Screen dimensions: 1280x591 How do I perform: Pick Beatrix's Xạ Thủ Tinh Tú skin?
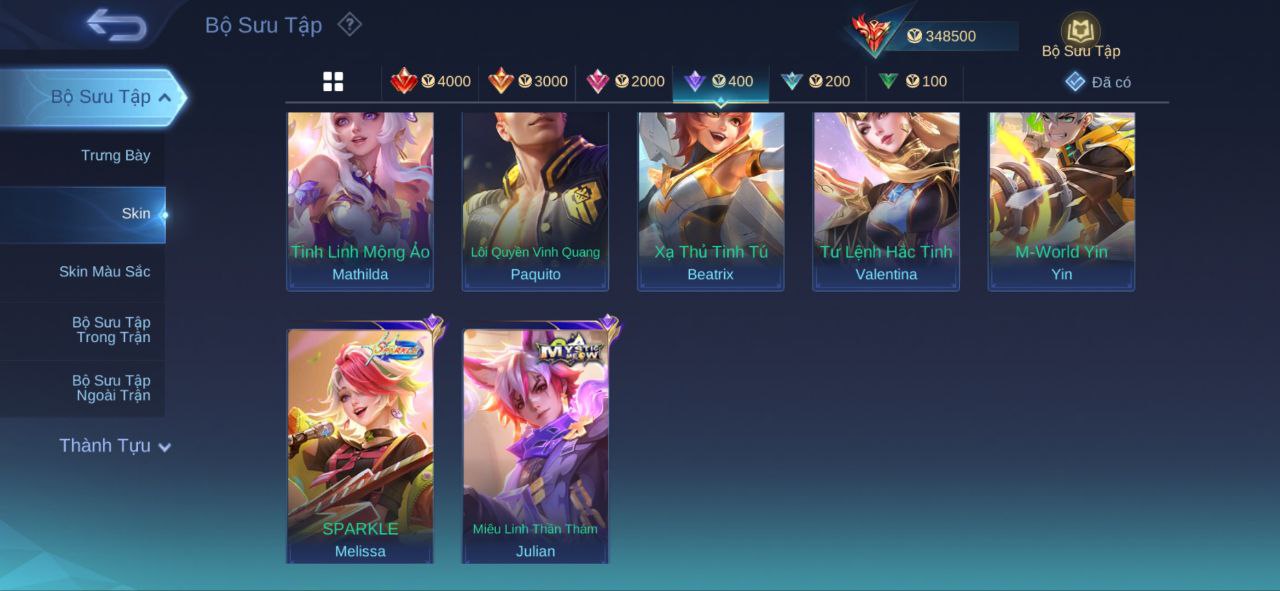(x=710, y=200)
